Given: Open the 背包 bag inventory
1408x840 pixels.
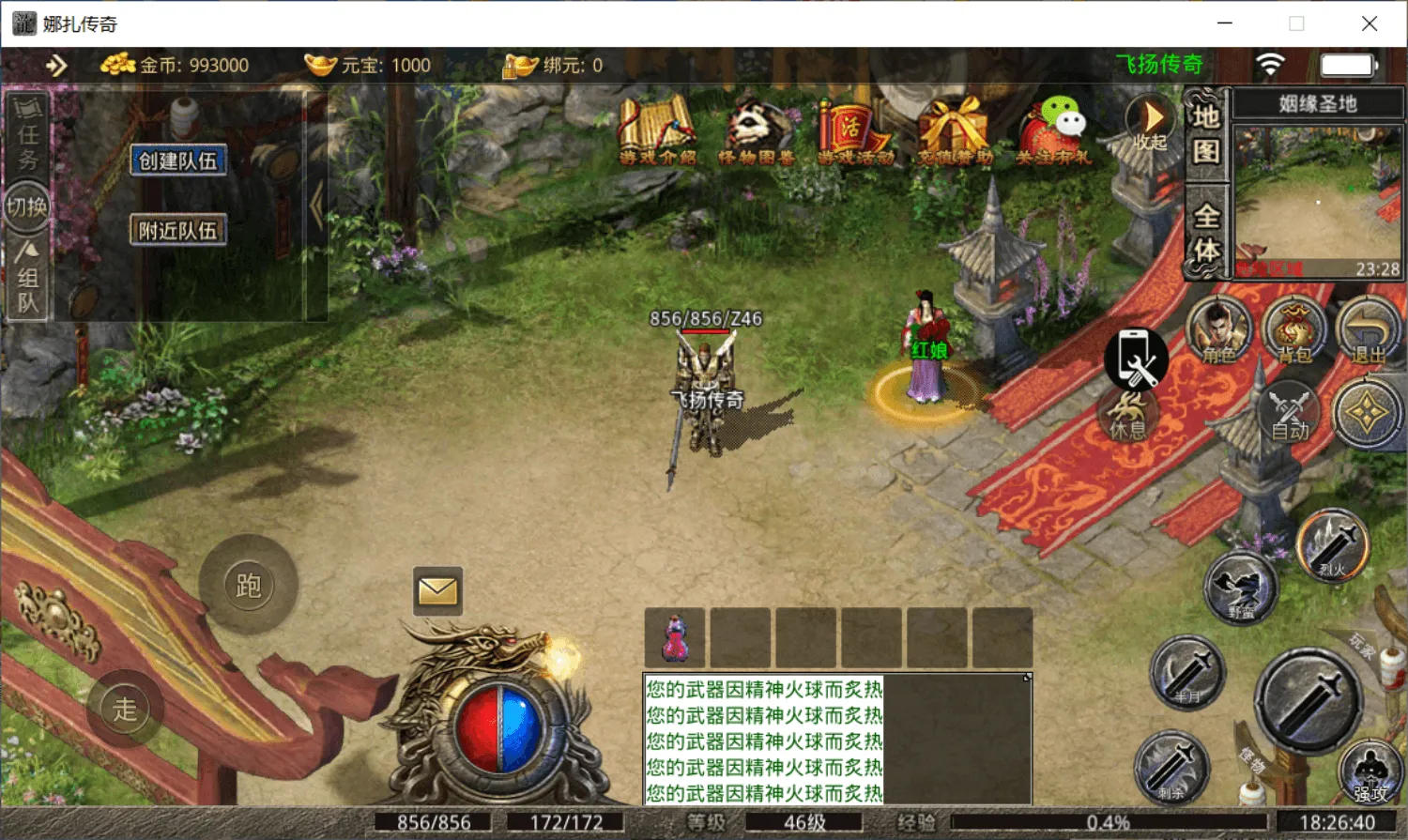Looking at the screenshot, I should point(1294,331).
